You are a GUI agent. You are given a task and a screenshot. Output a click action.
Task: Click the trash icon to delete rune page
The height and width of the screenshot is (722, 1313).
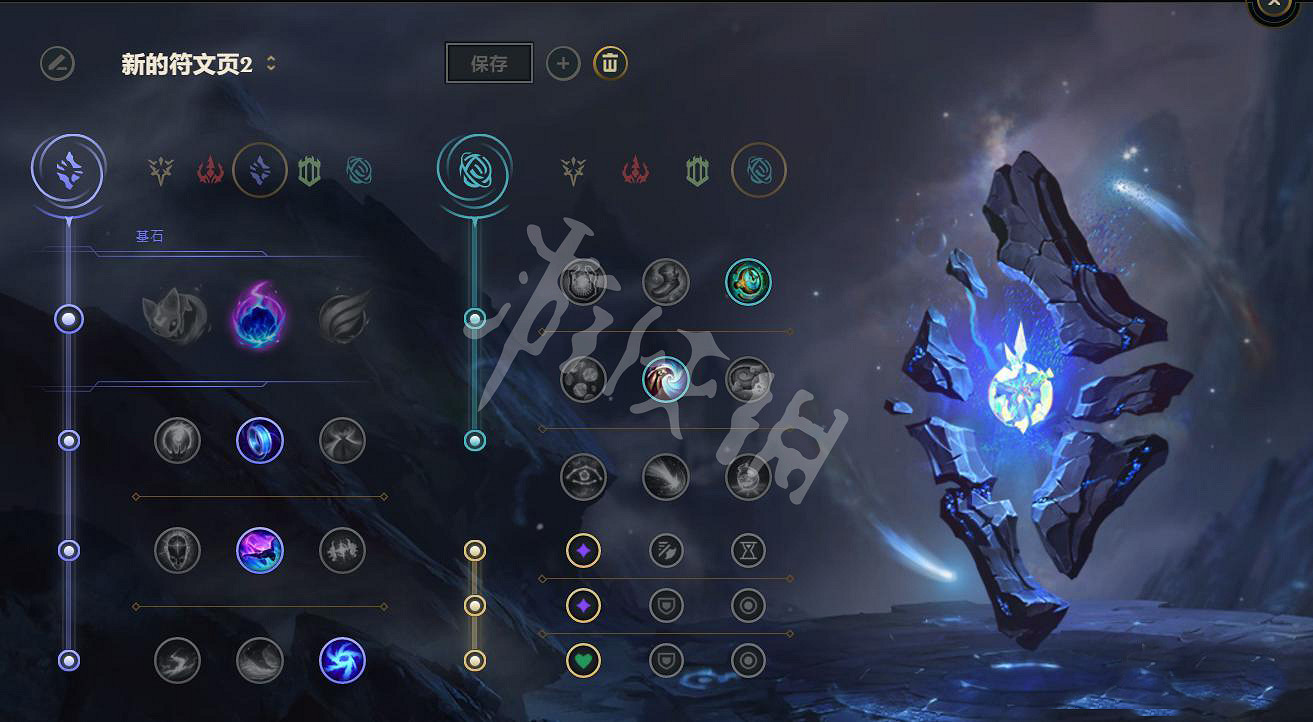click(x=608, y=63)
